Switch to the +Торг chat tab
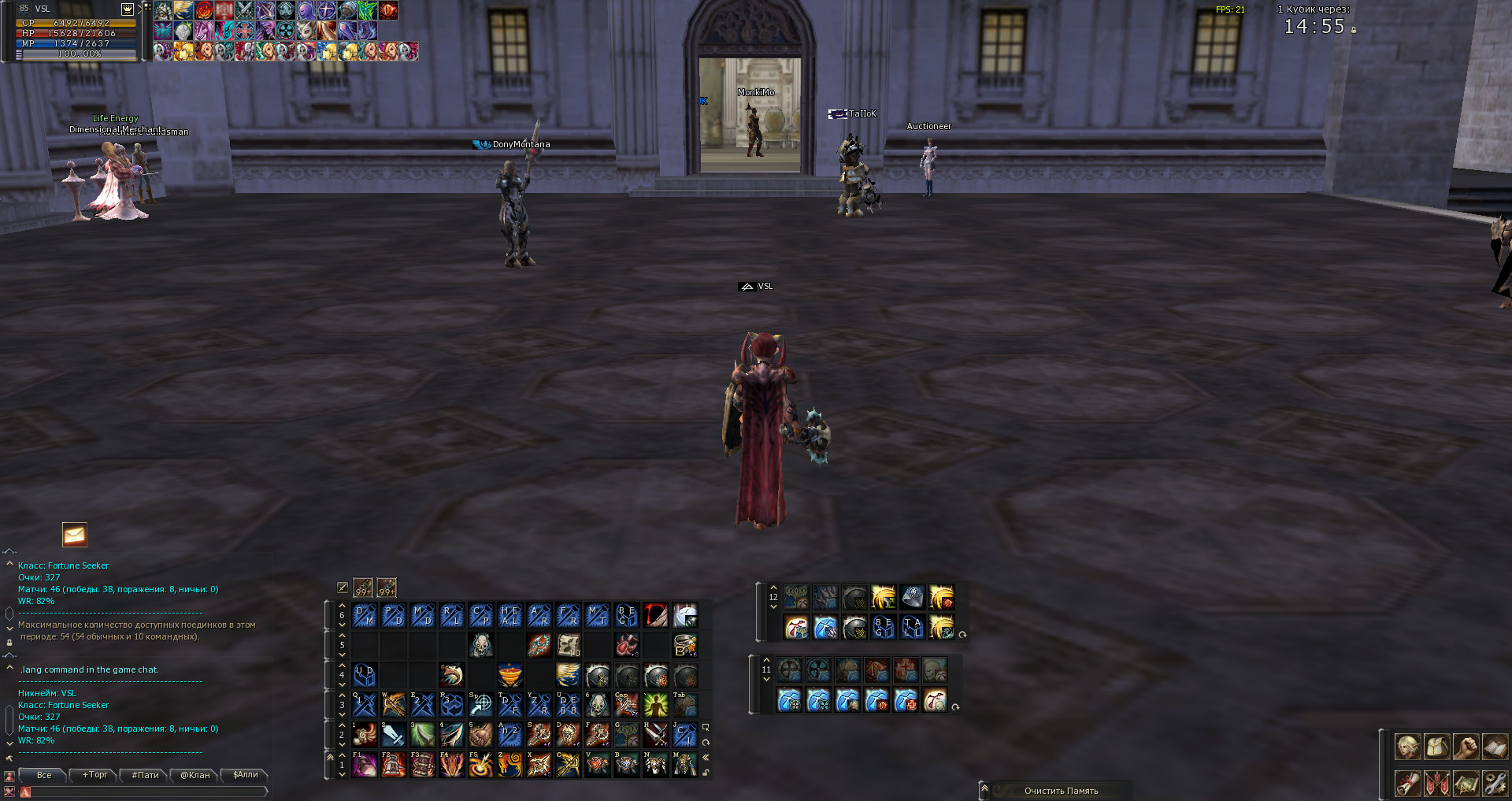 pos(94,775)
